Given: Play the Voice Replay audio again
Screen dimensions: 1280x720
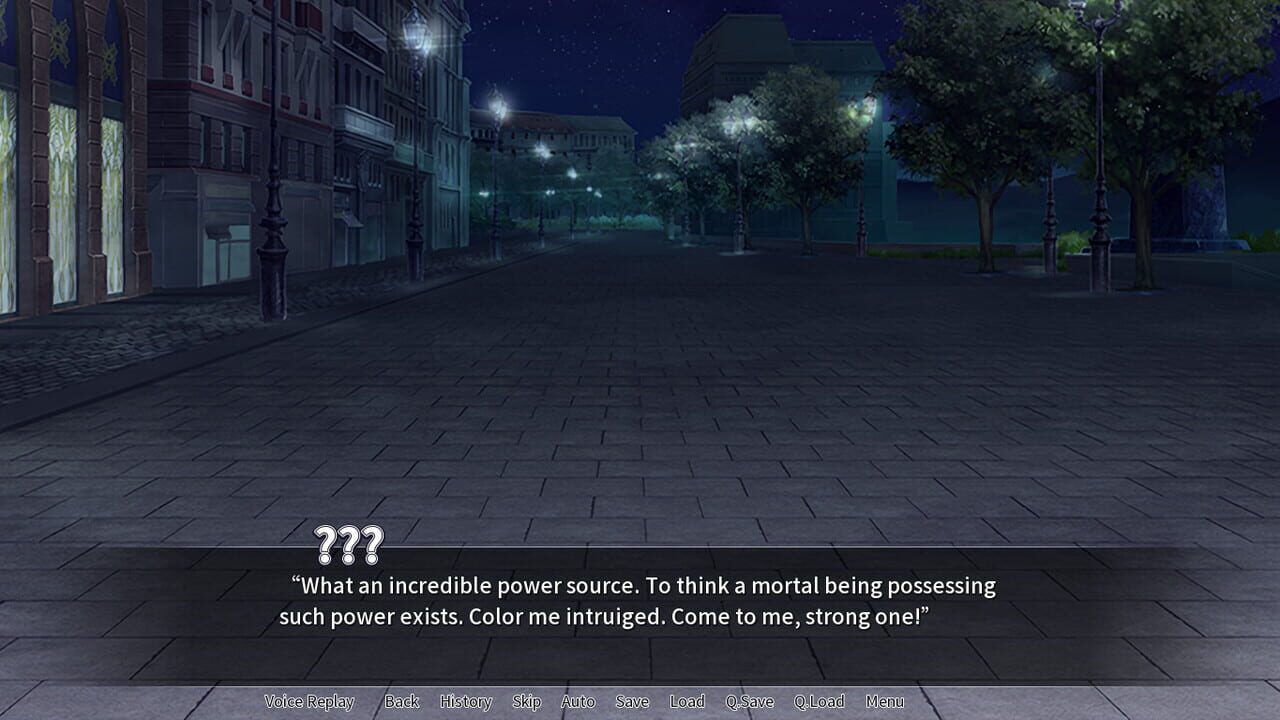Looking at the screenshot, I should pos(311,701).
